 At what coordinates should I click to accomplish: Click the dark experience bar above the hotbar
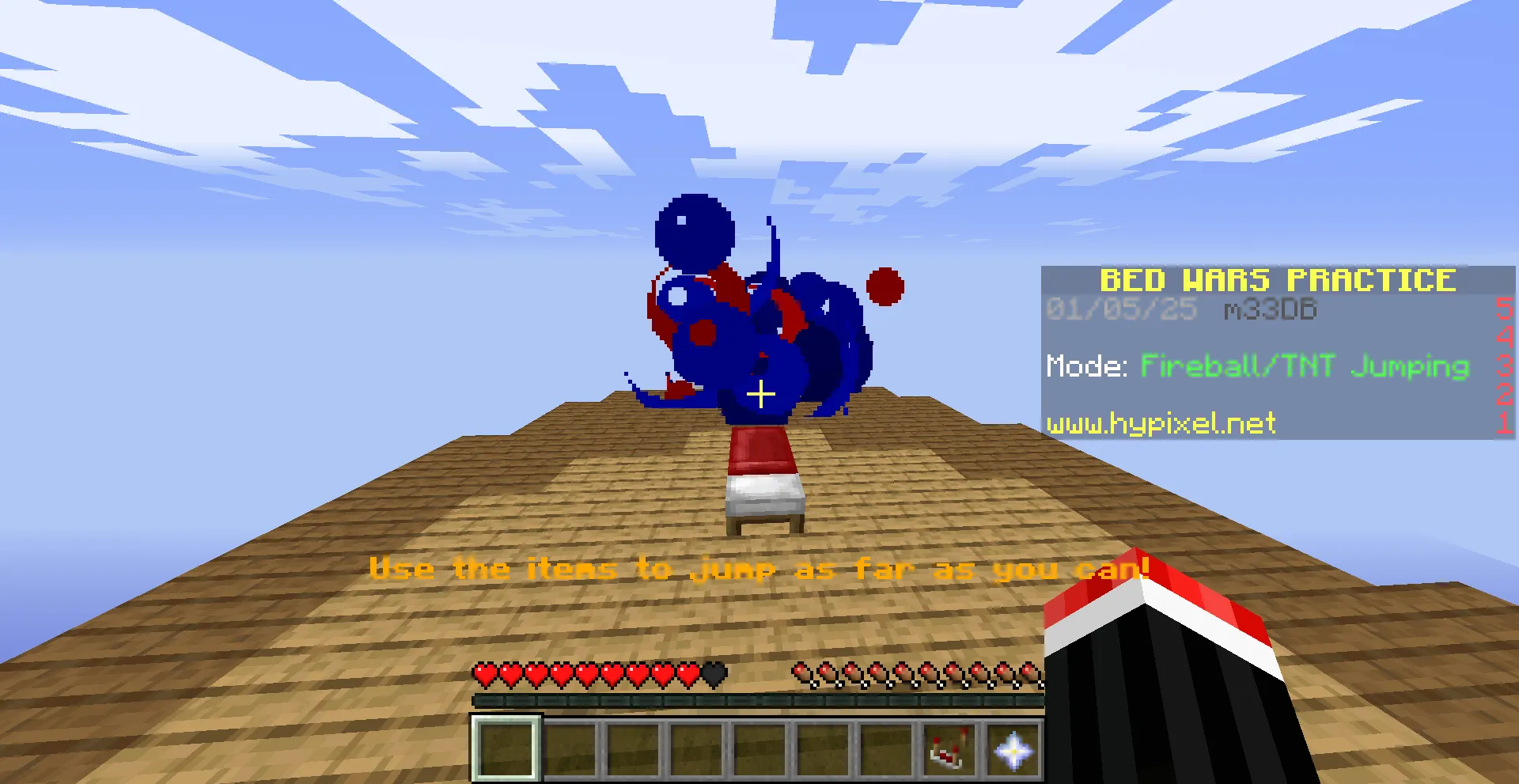(758, 699)
